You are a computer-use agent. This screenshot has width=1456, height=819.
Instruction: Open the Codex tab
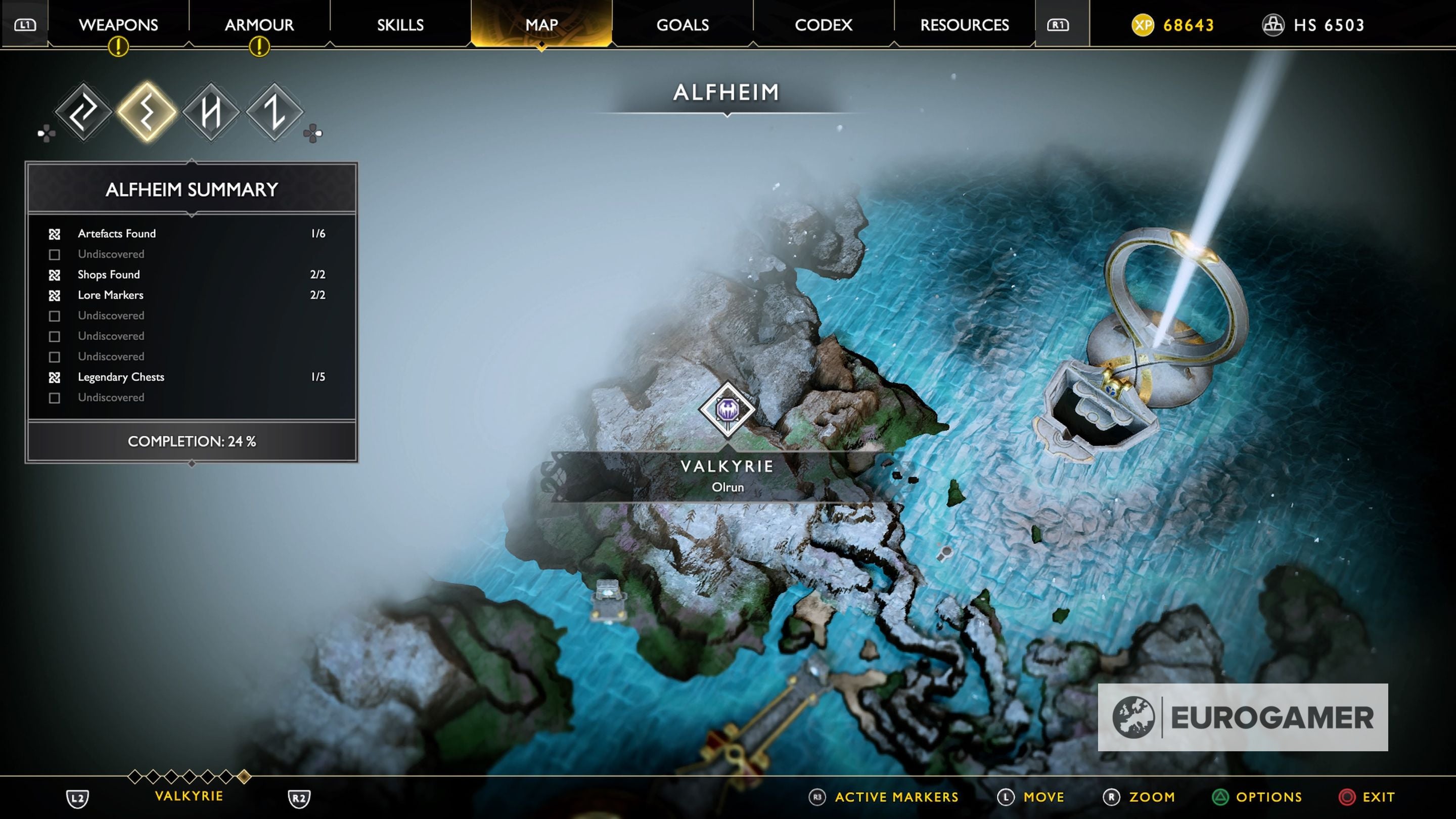(823, 25)
